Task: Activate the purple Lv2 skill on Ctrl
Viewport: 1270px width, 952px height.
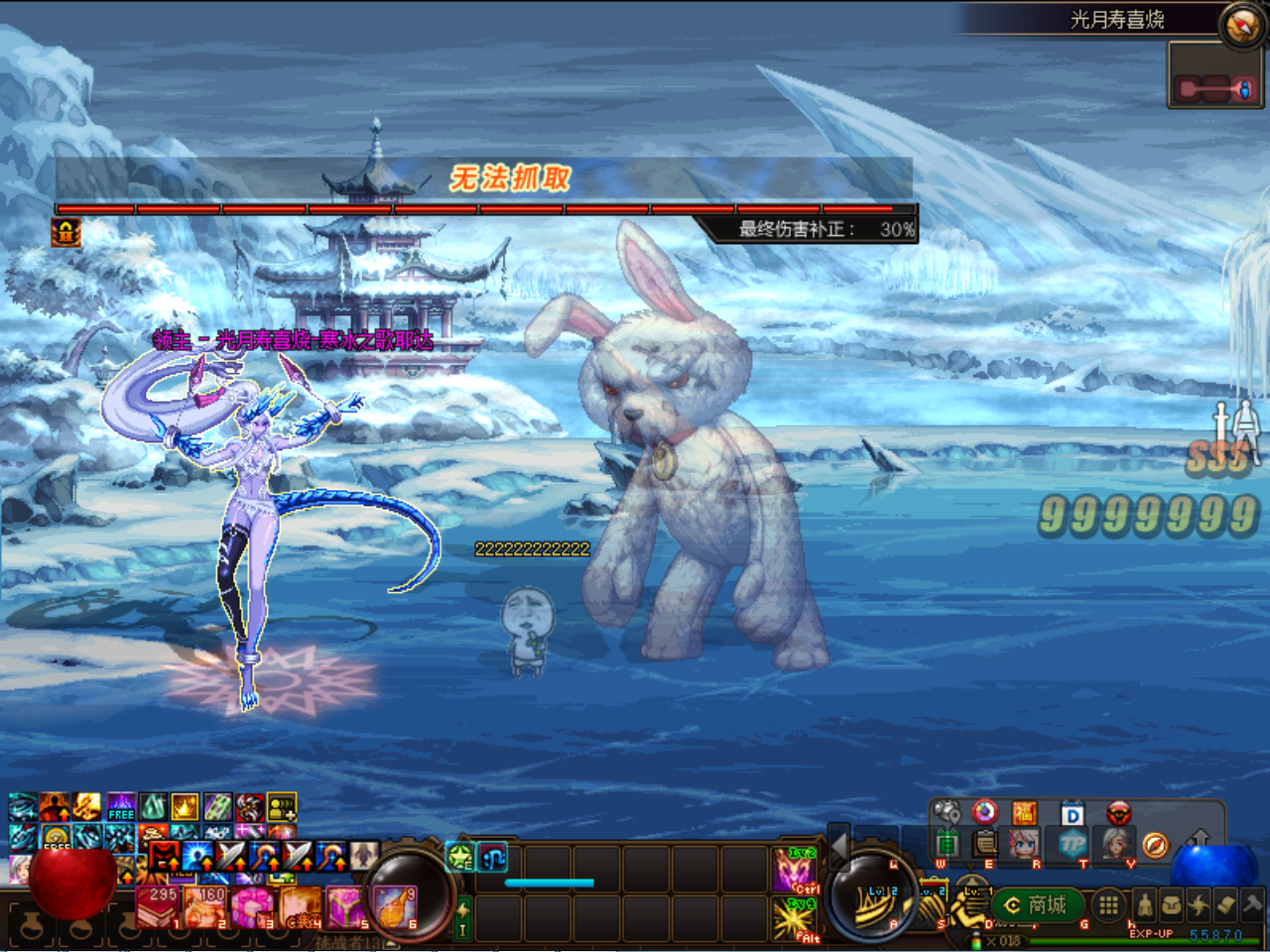Action: 795,870
